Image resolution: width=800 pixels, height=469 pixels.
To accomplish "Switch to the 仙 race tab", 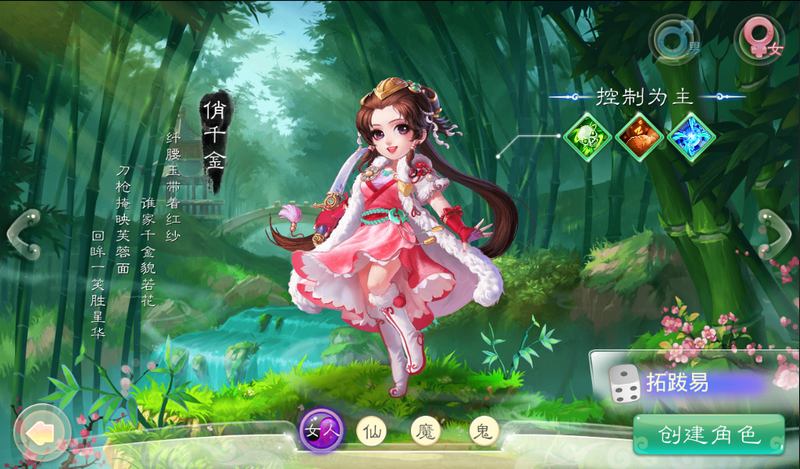I will (x=371, y=431).
